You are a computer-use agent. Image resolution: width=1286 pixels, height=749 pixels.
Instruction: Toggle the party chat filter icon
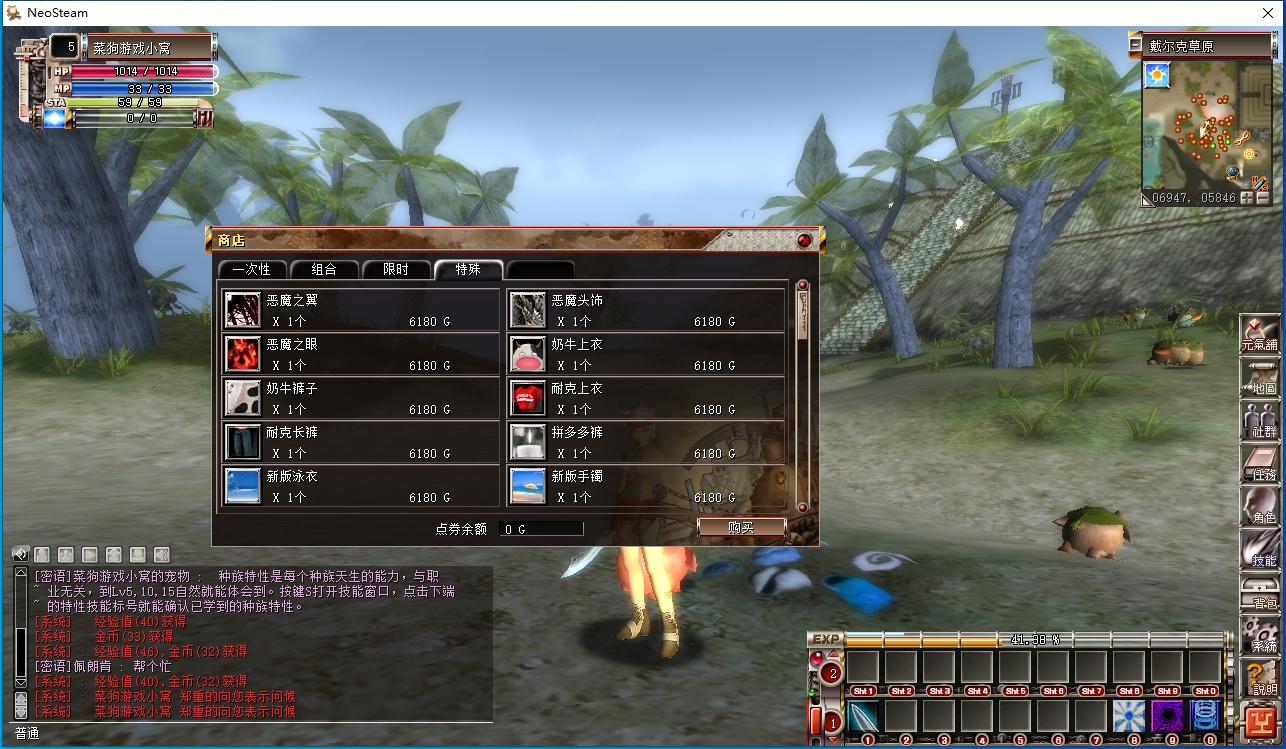coord(65,554)
